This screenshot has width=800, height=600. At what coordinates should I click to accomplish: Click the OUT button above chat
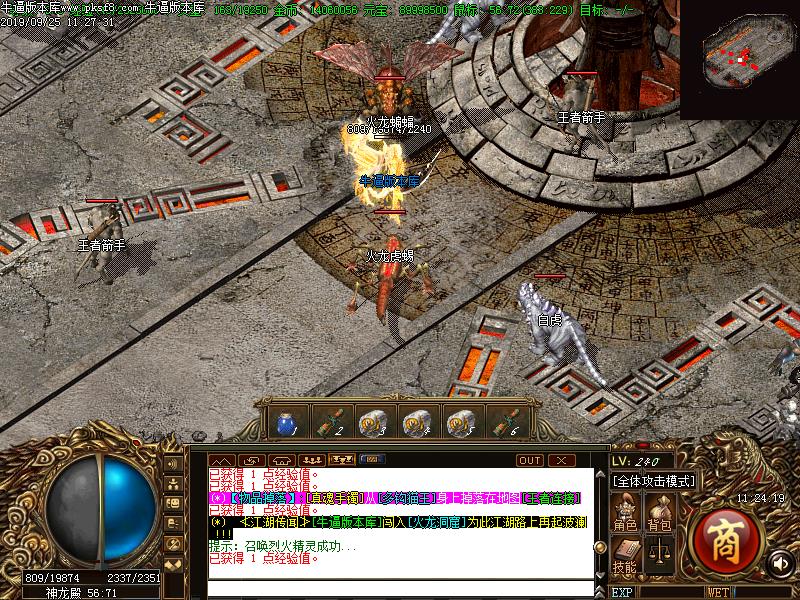coord(530,460)
